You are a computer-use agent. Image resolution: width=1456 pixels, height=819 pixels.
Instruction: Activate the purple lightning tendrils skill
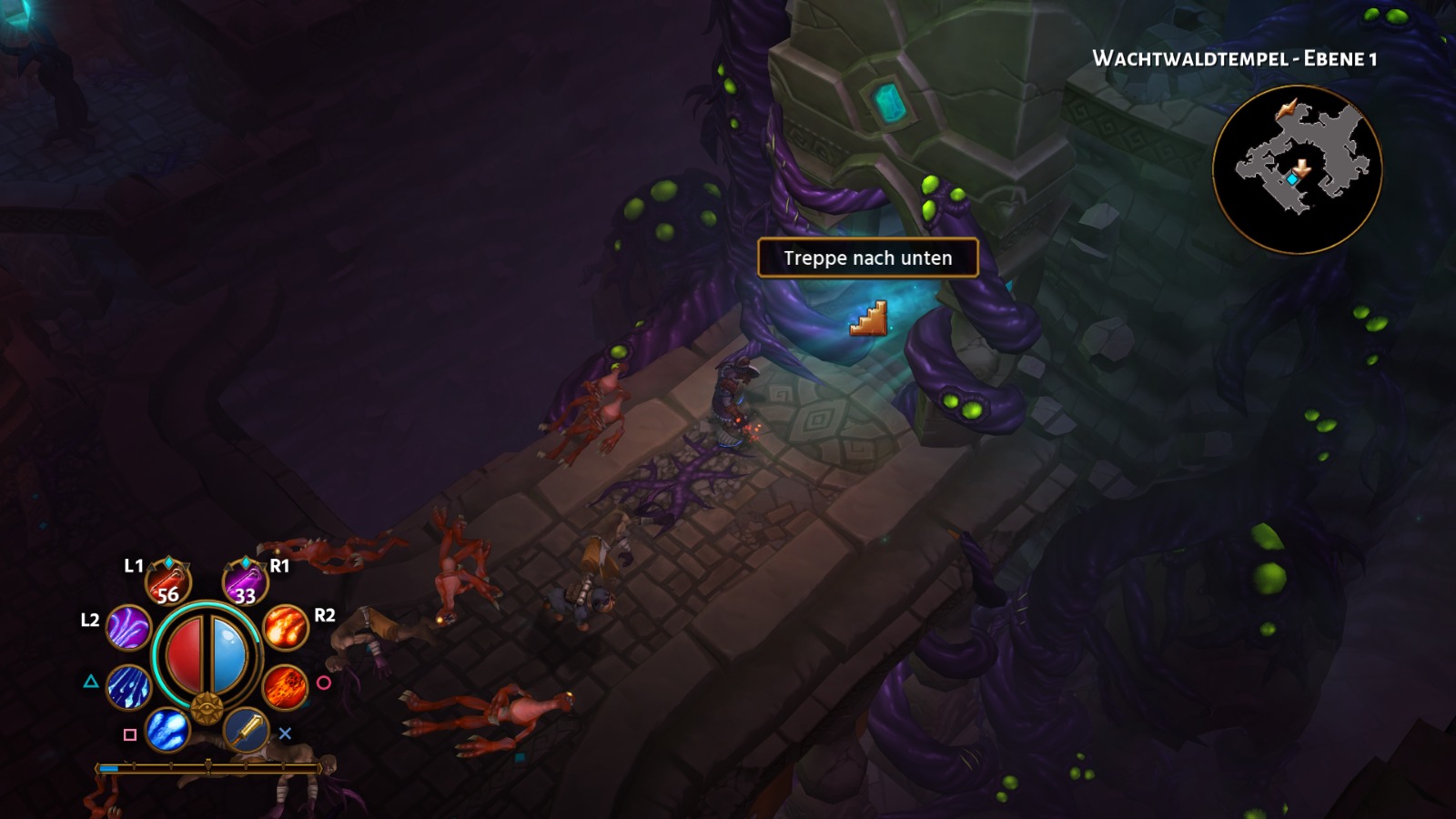click(128, 628)
